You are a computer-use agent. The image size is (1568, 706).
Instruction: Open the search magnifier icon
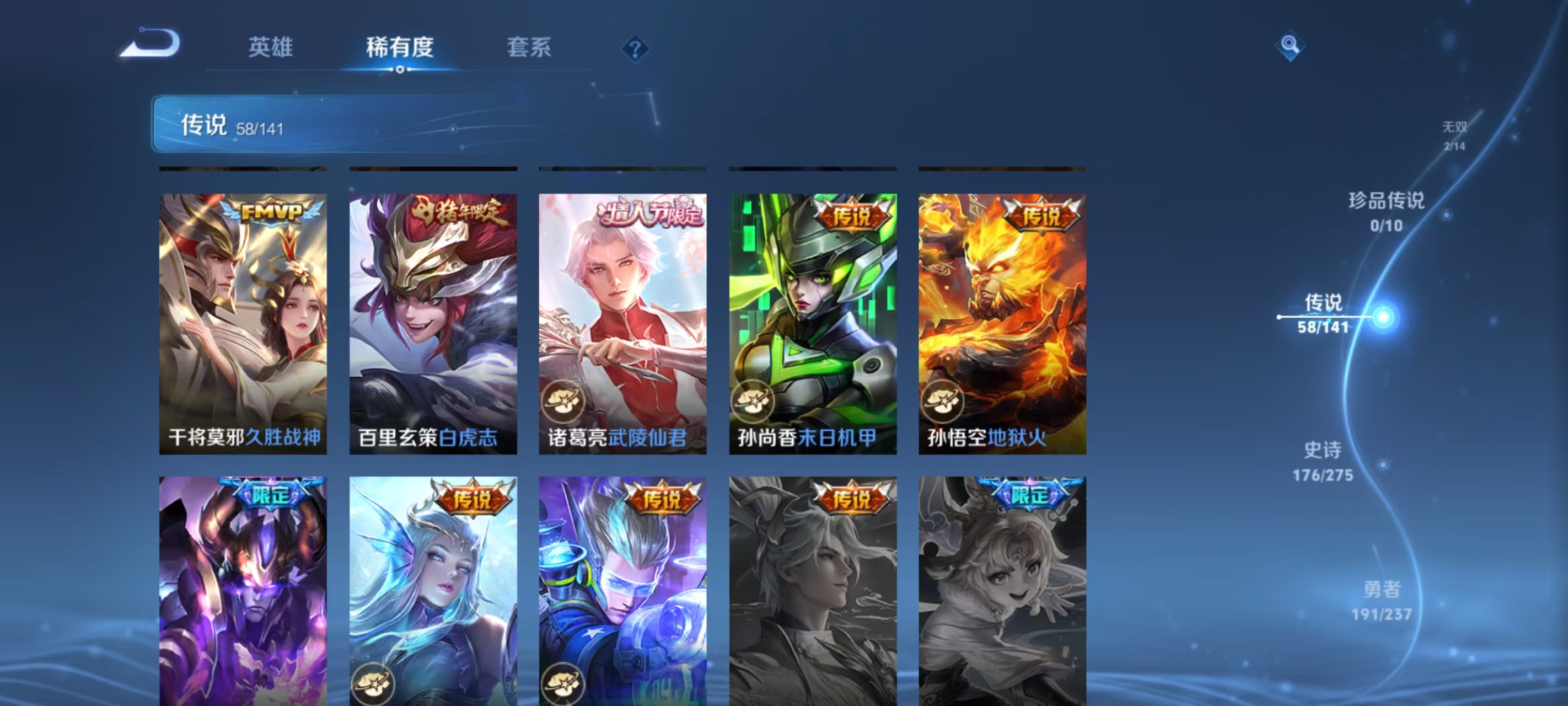(1291, 45)
